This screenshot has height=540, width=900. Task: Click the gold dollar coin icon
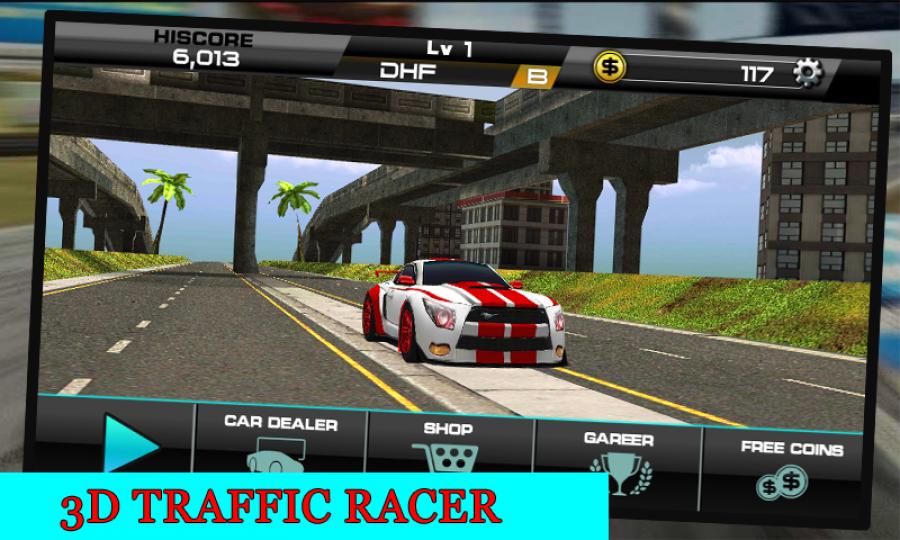click(609, 66)
